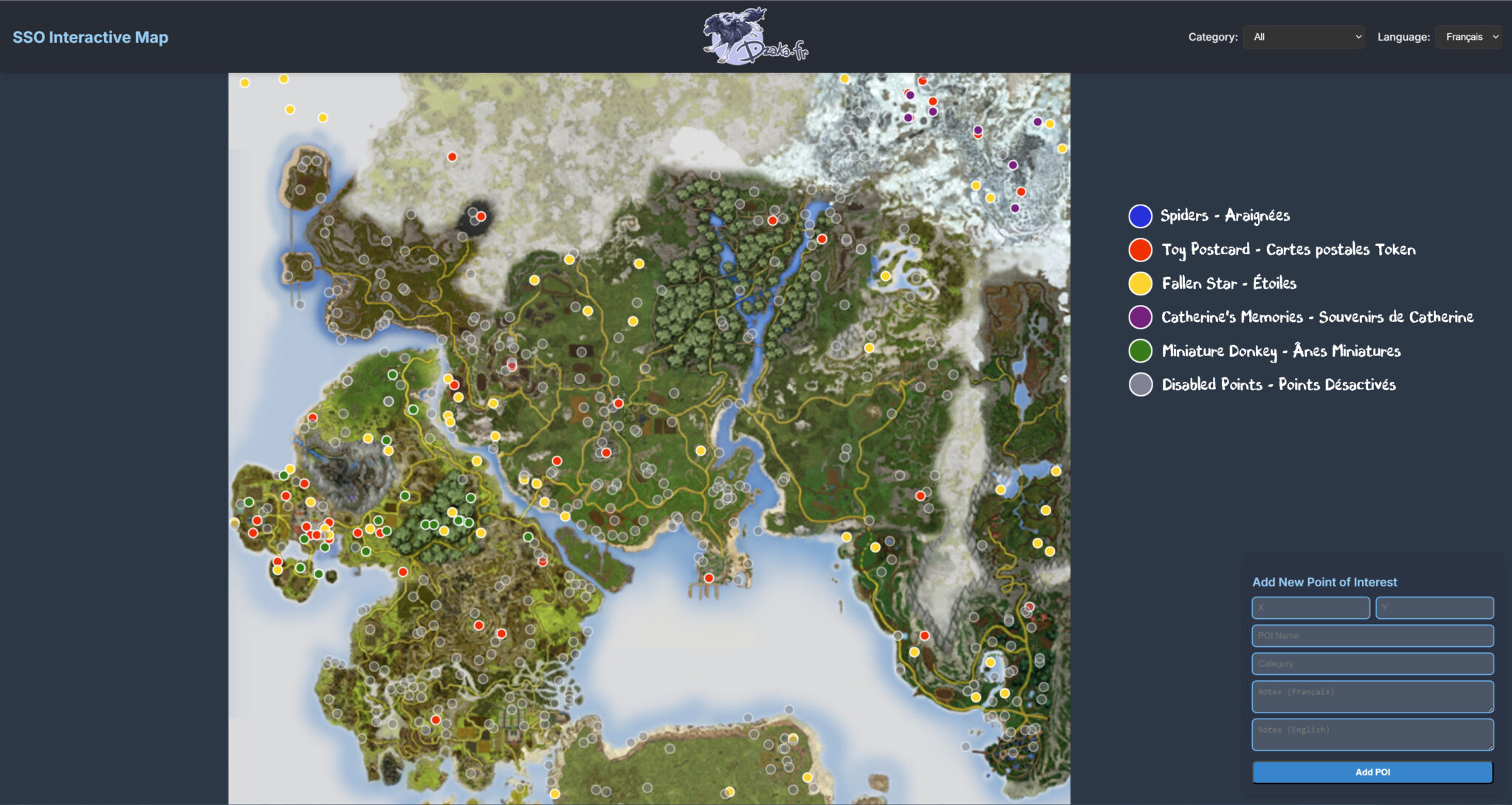Open the Language dropdown set to Français
1512x805 pixels.
coord(1469,37)
